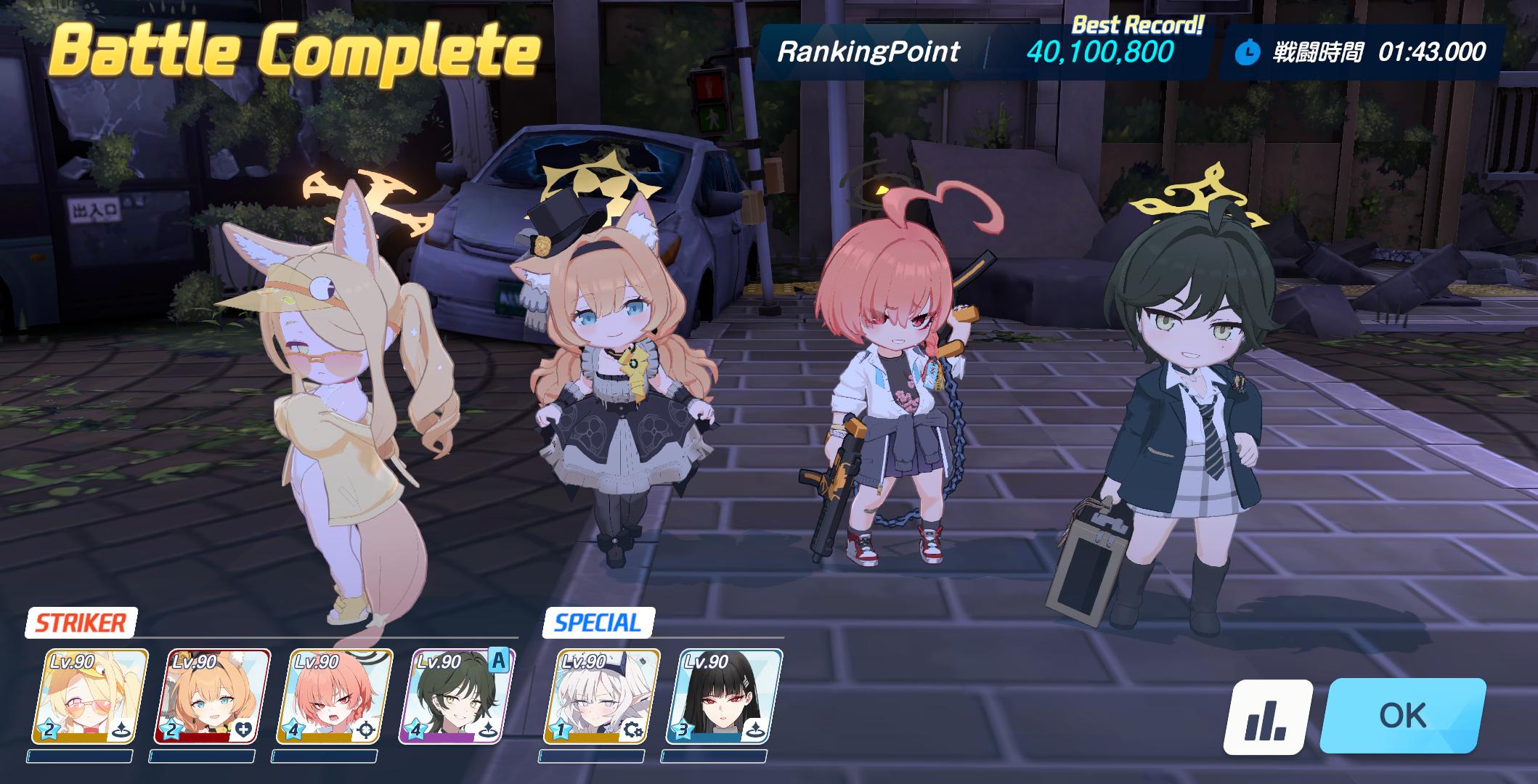Select the pink-haired red-eyed striker portrait
1538x784 pixels.
click(334, 697)
